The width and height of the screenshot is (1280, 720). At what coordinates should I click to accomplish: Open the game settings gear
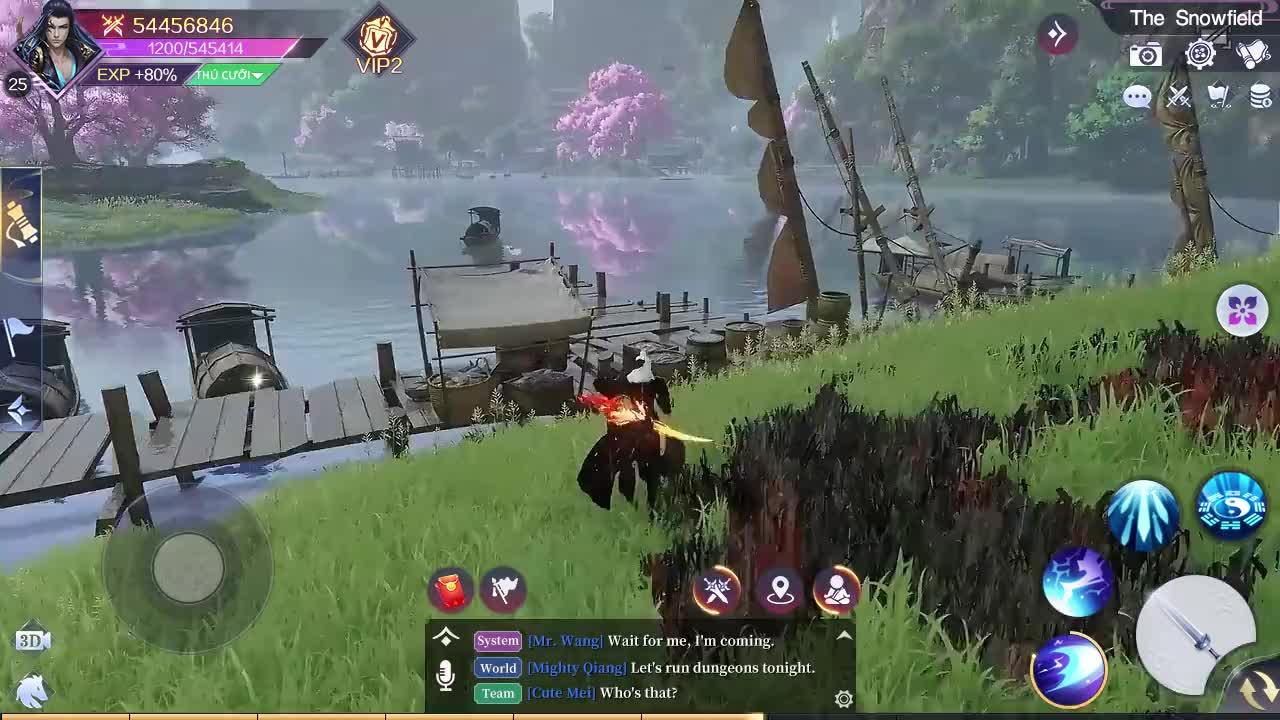pos(1201,54)
